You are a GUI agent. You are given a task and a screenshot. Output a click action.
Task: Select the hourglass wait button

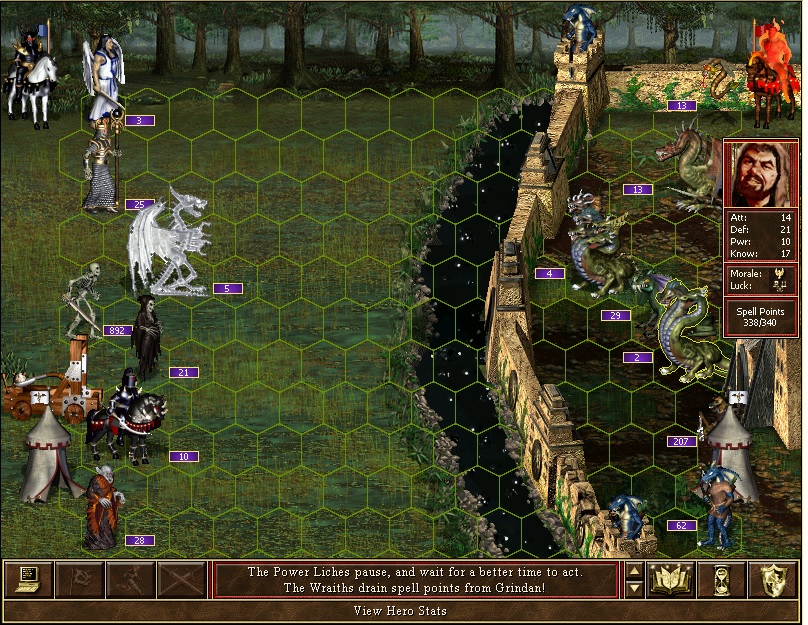pyautogui.click(x=723, y=580)
